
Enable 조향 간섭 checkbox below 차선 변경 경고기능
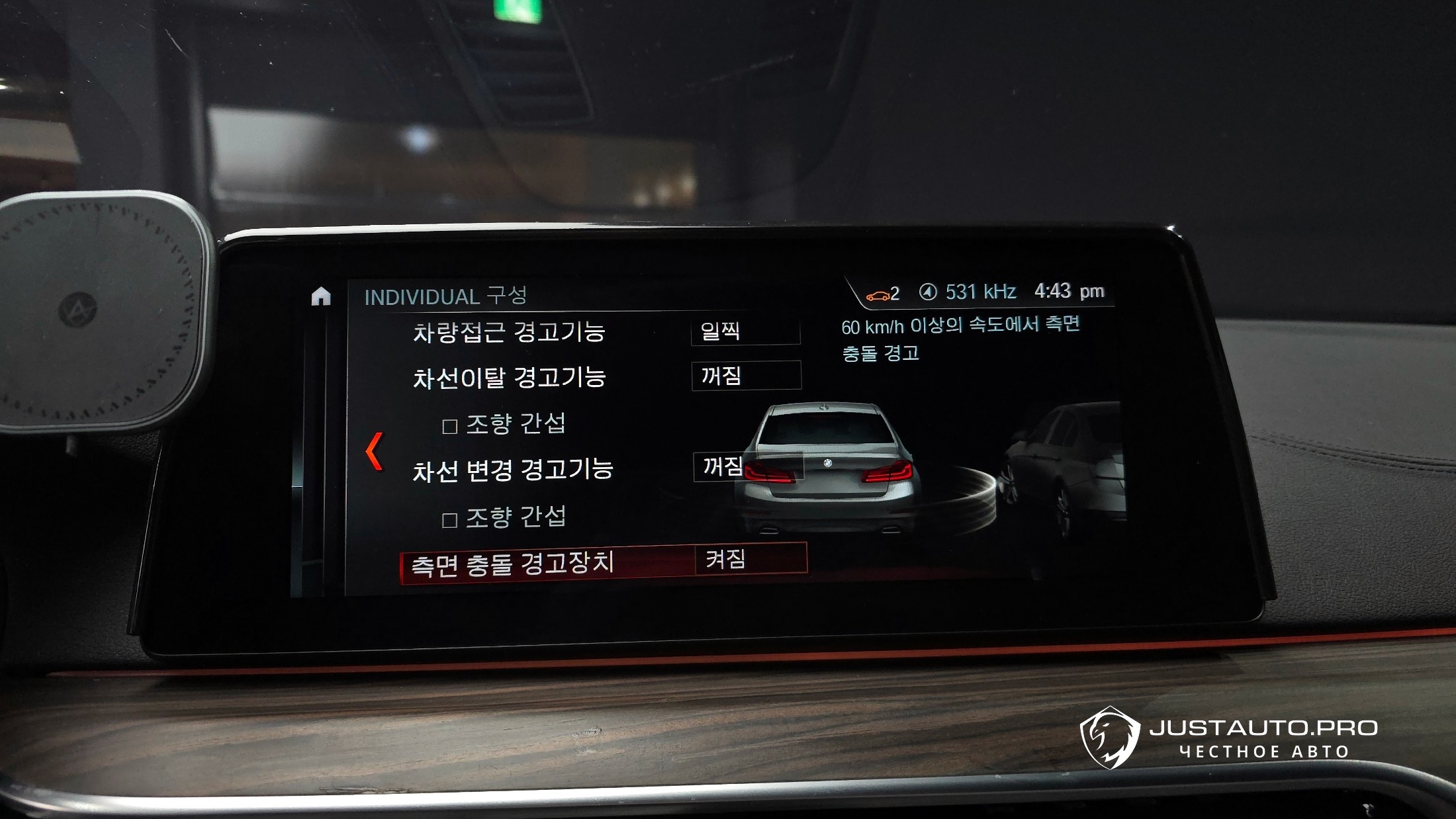[450, 520]
